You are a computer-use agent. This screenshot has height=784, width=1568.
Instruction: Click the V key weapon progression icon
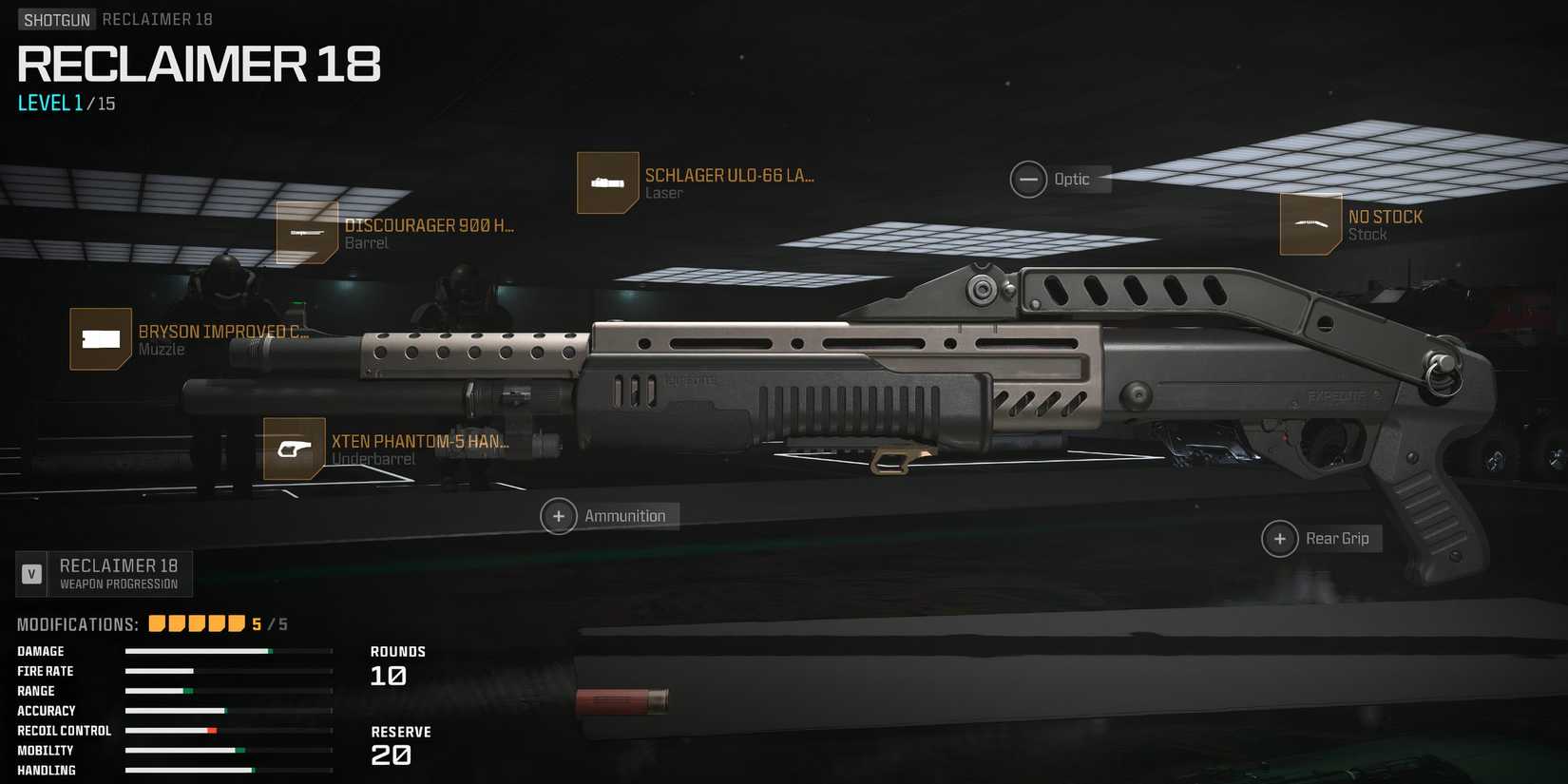tap(31, 572)
